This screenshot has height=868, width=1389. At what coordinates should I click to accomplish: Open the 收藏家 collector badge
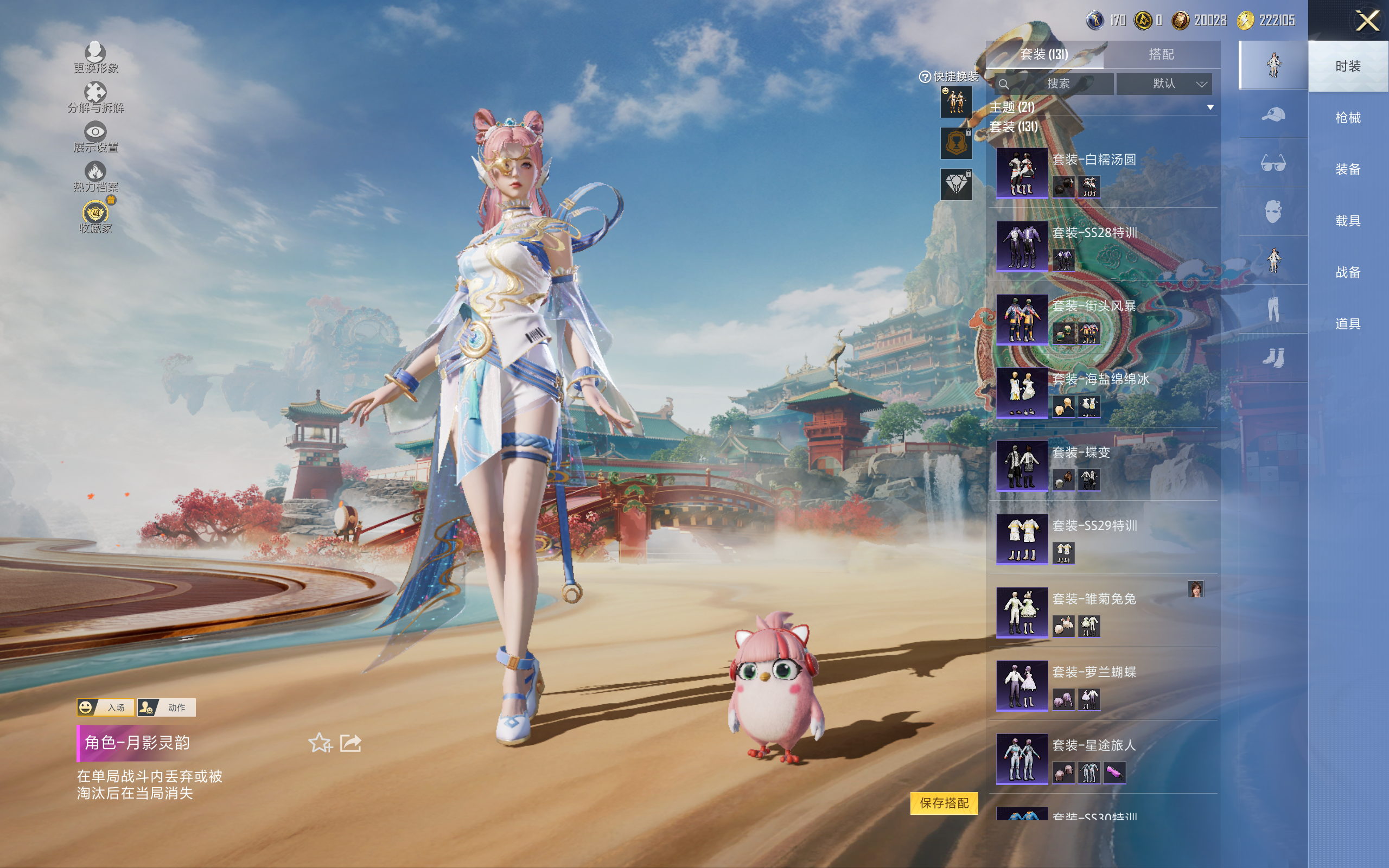tap(95, 216)
